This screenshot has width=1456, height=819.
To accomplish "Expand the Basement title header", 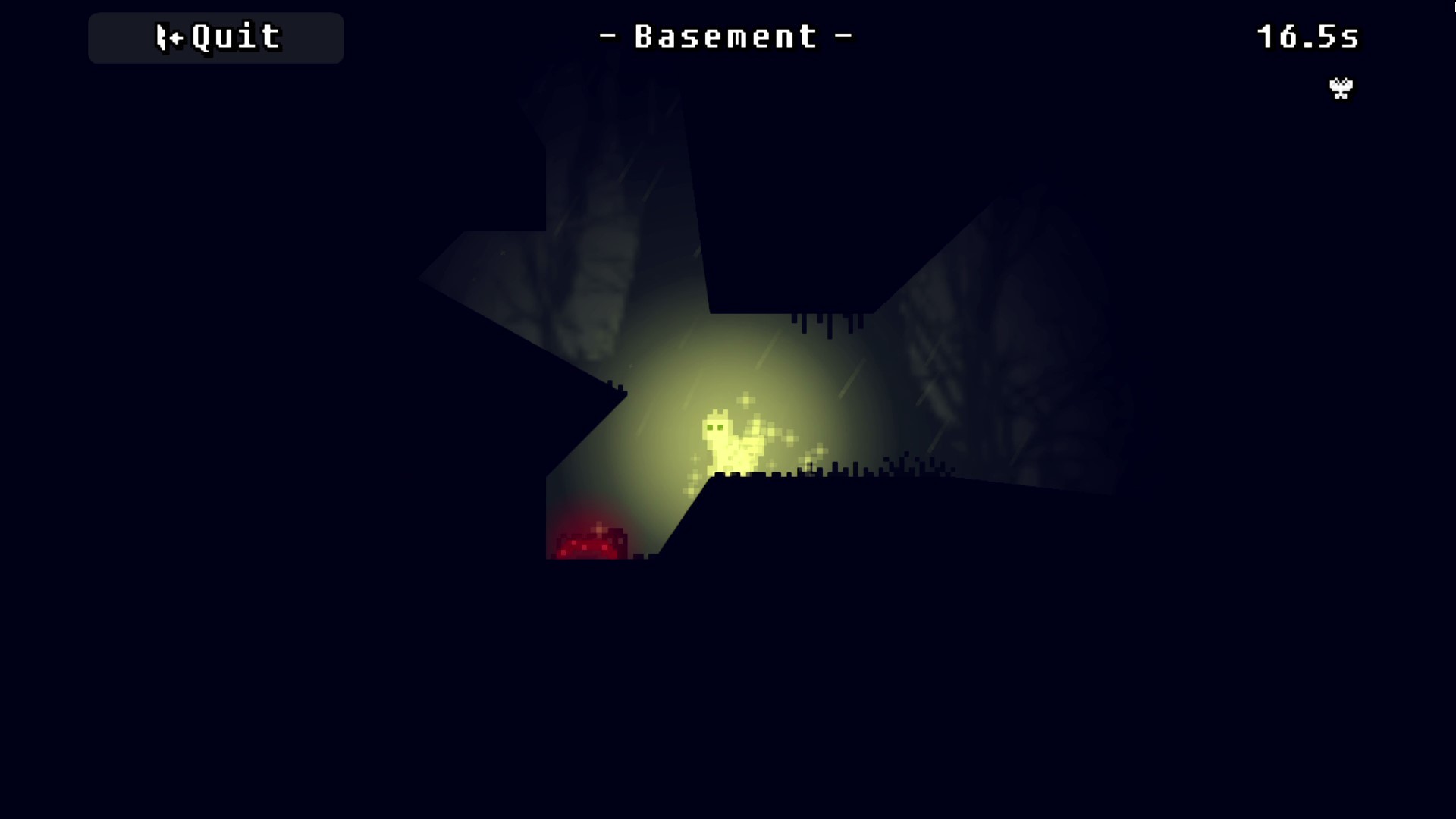I will point(726,36).
